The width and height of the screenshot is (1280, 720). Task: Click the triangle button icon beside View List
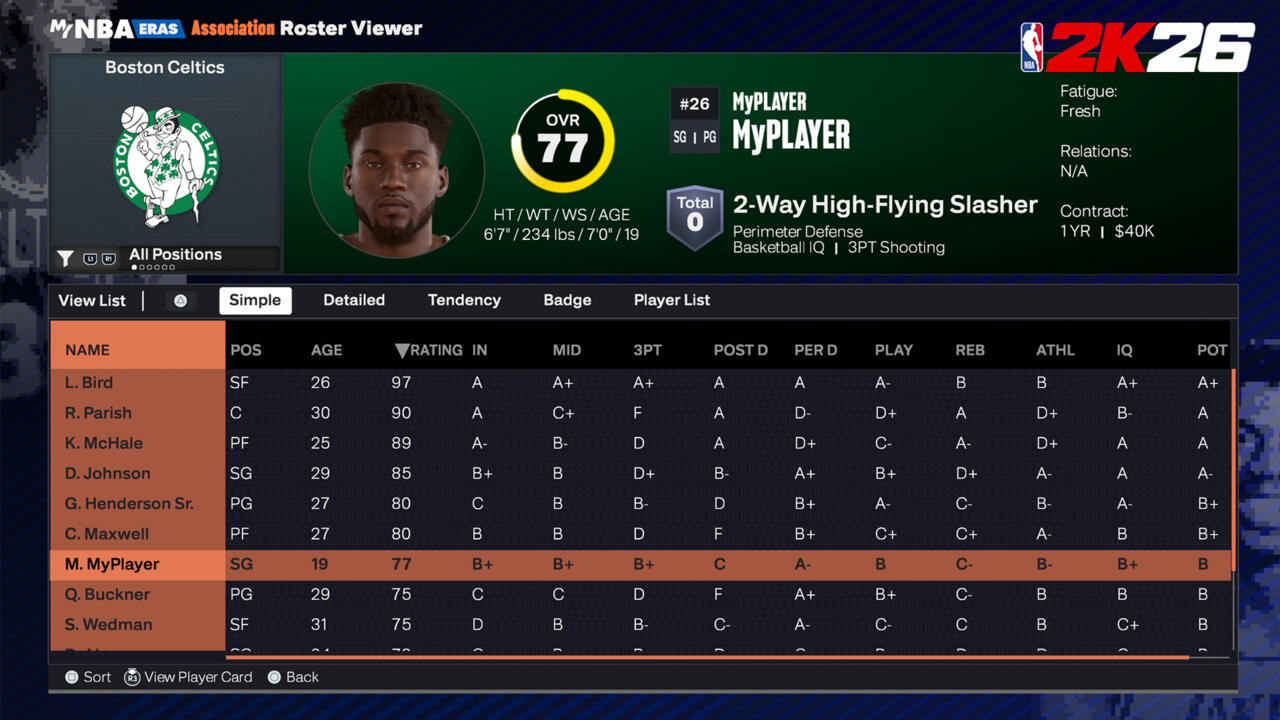point(180,300)
